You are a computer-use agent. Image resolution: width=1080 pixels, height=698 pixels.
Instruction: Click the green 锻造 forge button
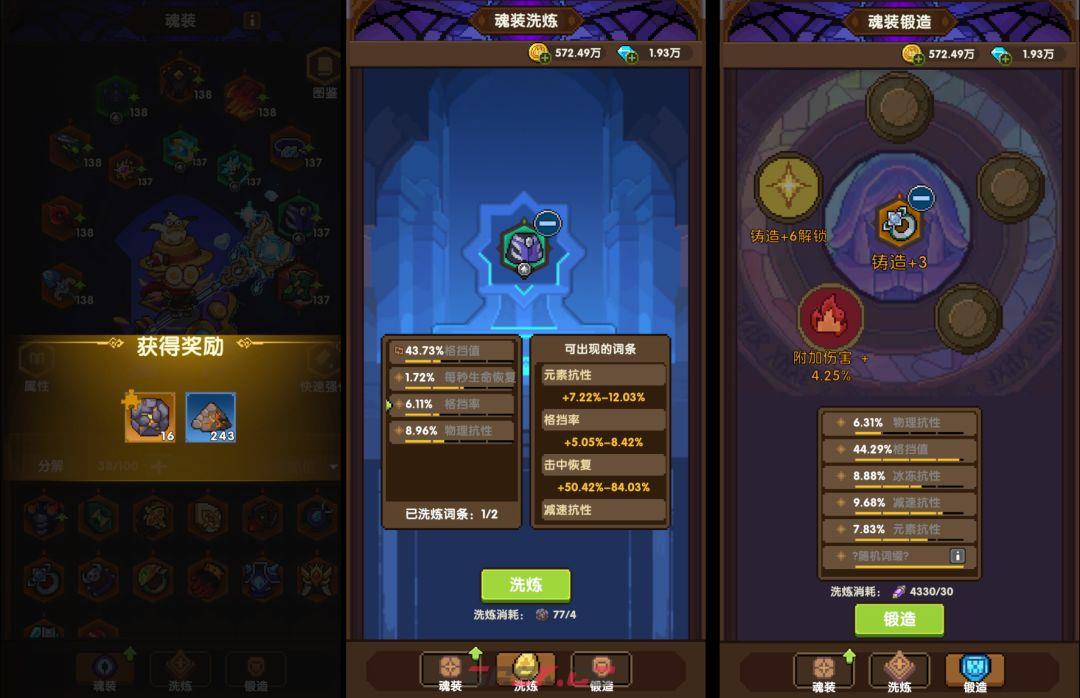tap(899, 619)
